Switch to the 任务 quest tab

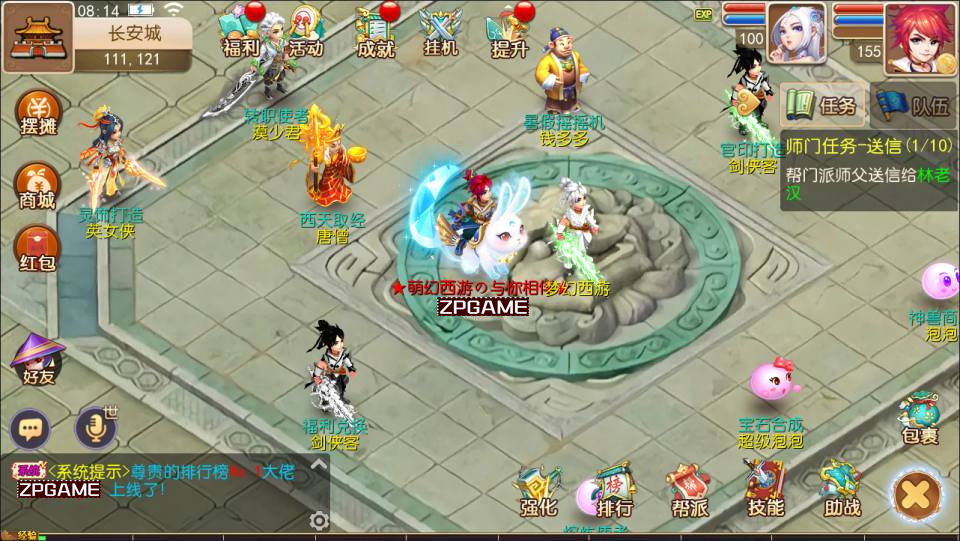824,104
